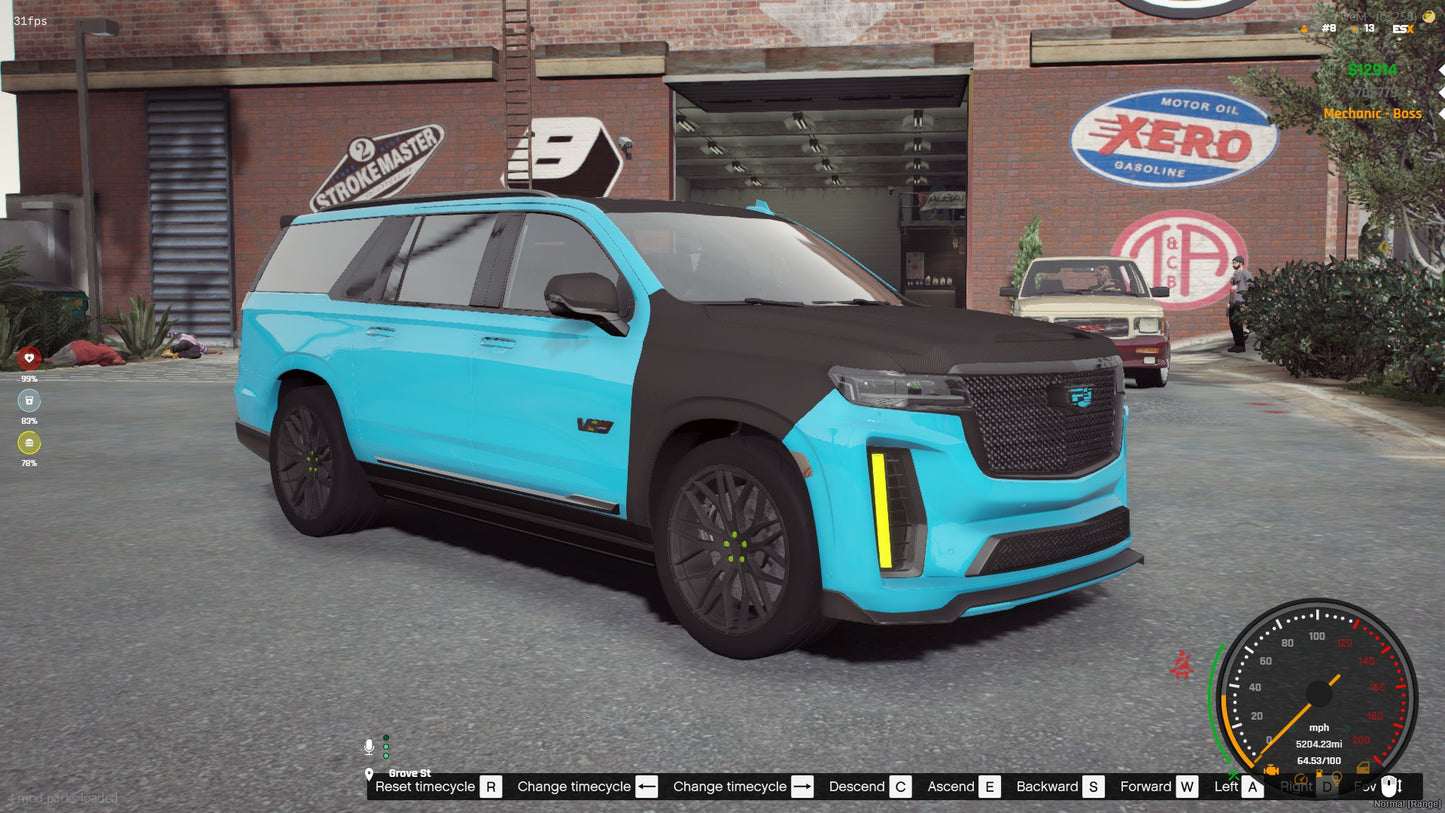The image size is (1445, 813).
Task: Click the player count icon beside #8
Action: click(x=1304, y=29)
